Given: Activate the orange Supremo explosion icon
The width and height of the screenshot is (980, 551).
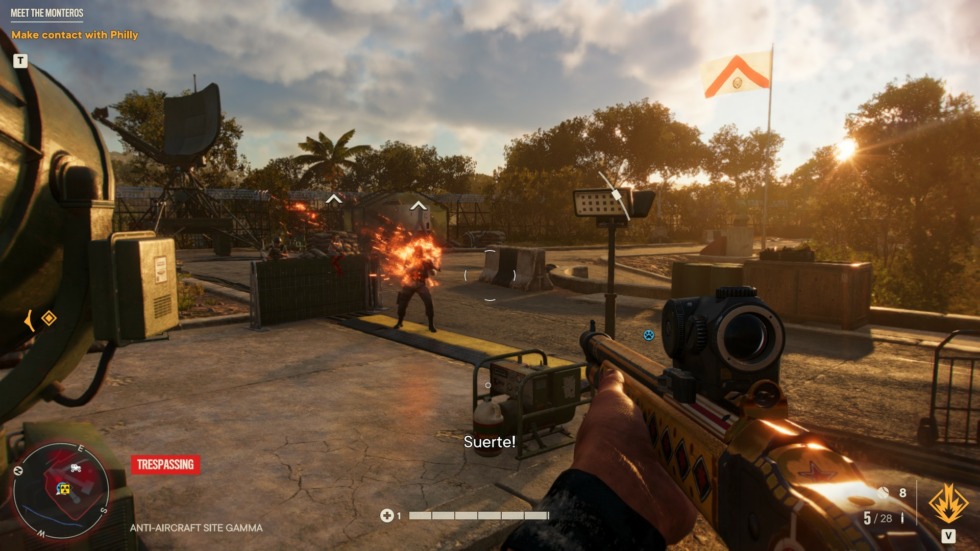Looking at the screenshot, I should tap(948, 503).
